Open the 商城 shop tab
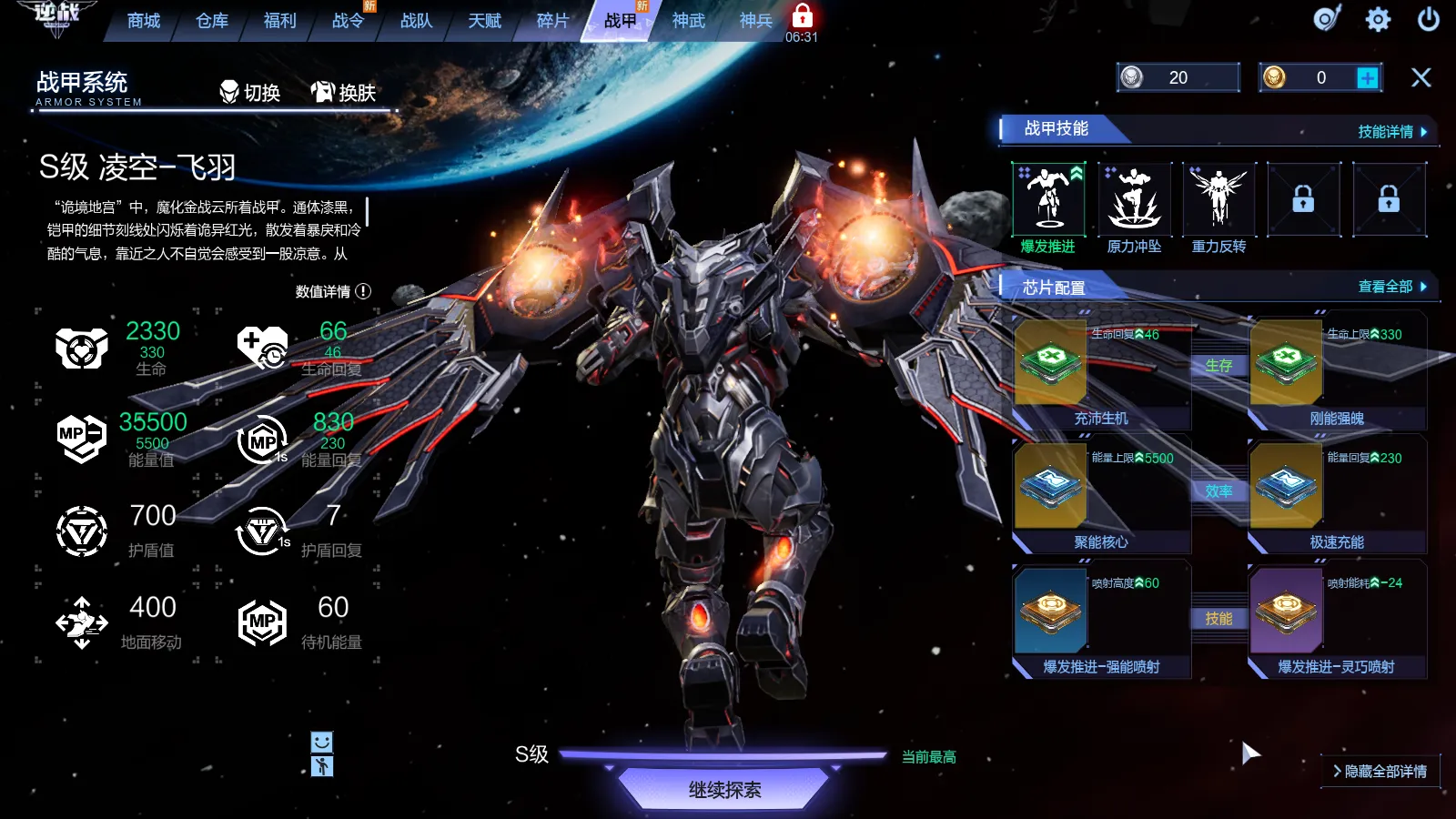The height and width of the screenshot is (819, 1456). (144, 21)
